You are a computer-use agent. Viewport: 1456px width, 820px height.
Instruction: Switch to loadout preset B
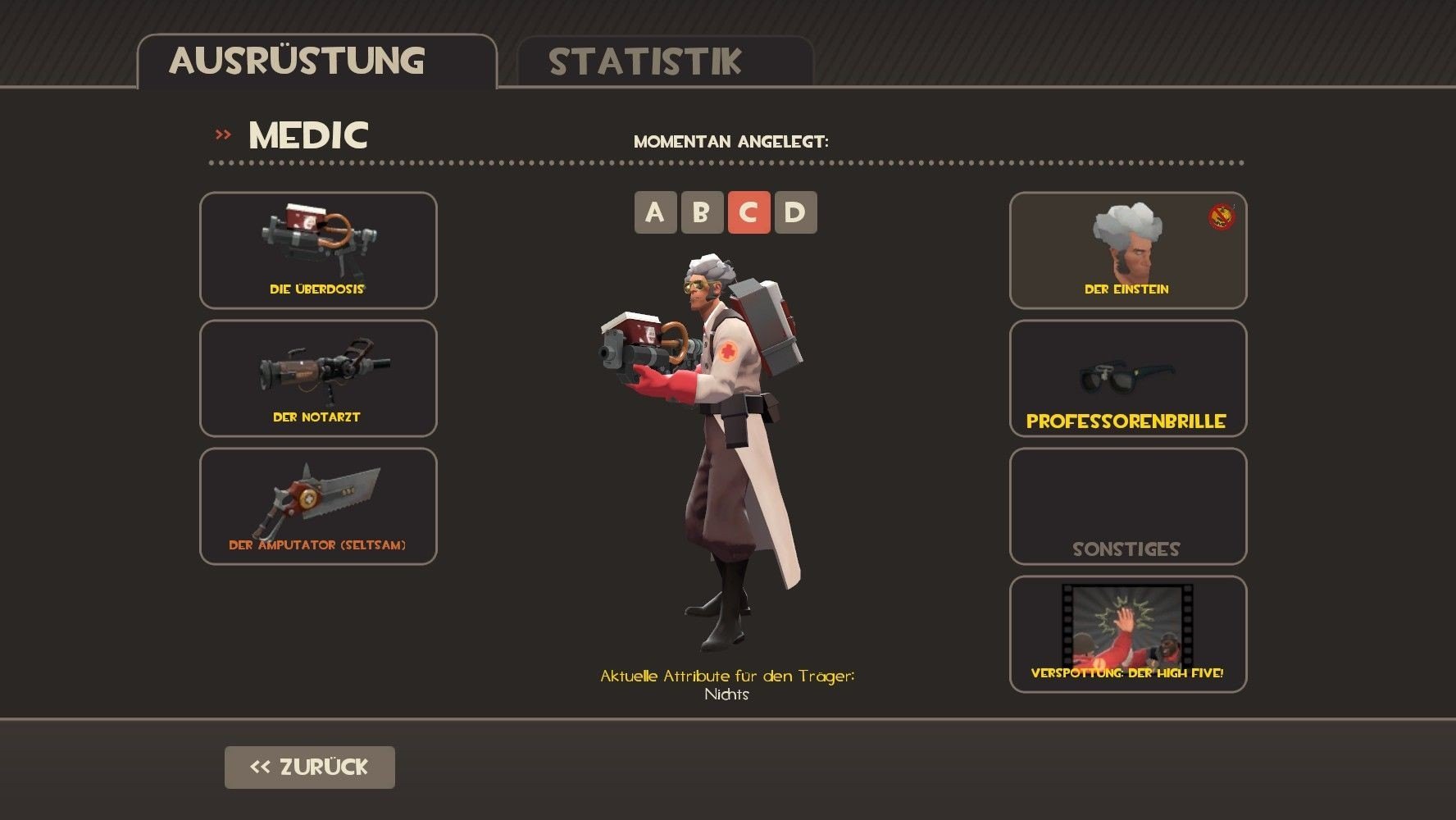click(702, 212)
